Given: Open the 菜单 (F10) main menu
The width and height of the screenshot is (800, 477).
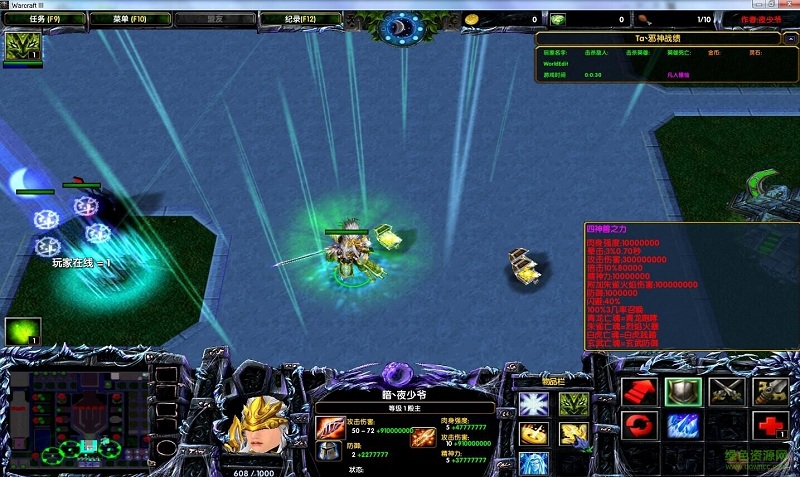Looking at the screenshot, I should pos(130,18).
